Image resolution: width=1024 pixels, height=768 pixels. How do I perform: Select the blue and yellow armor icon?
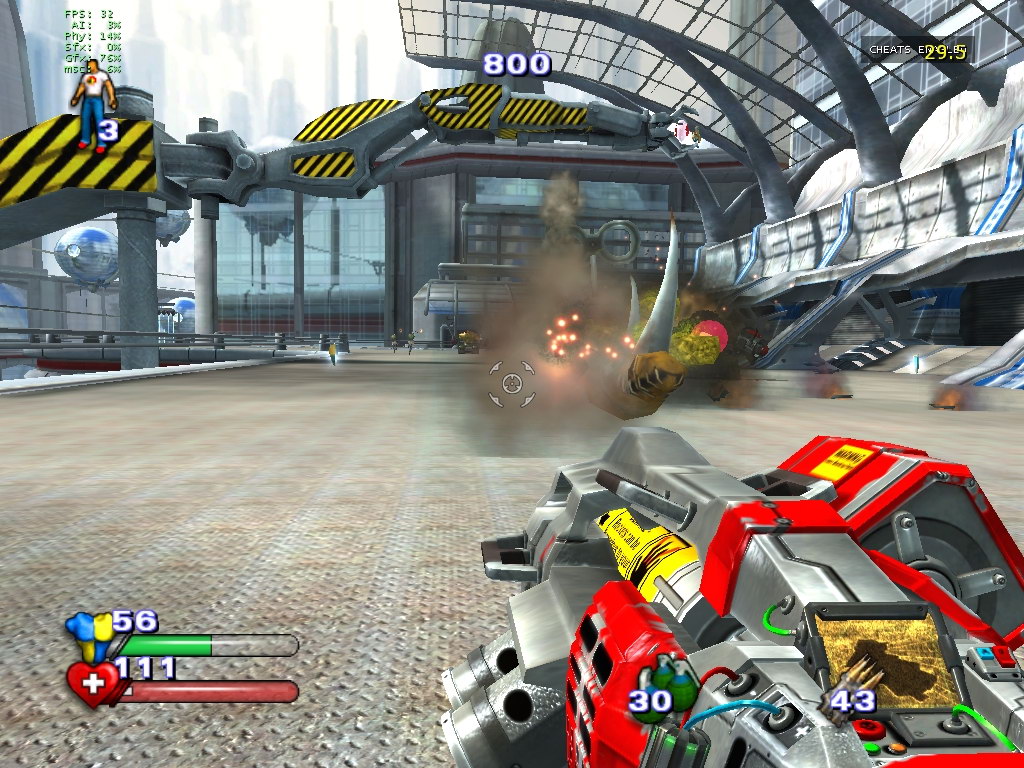point(87,635)
